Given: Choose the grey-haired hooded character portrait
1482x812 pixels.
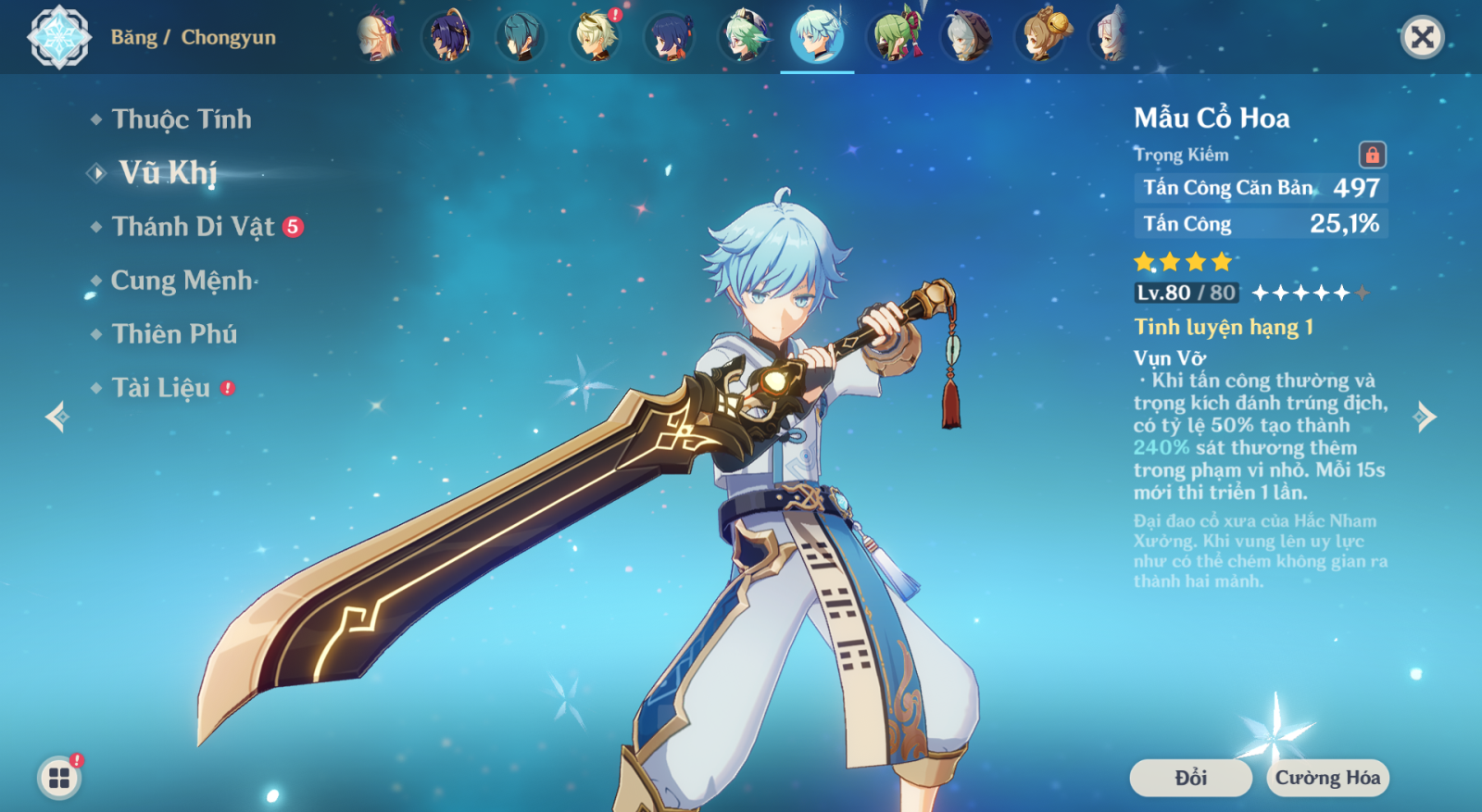Looking at the screenshot, I should pos(966,37).
